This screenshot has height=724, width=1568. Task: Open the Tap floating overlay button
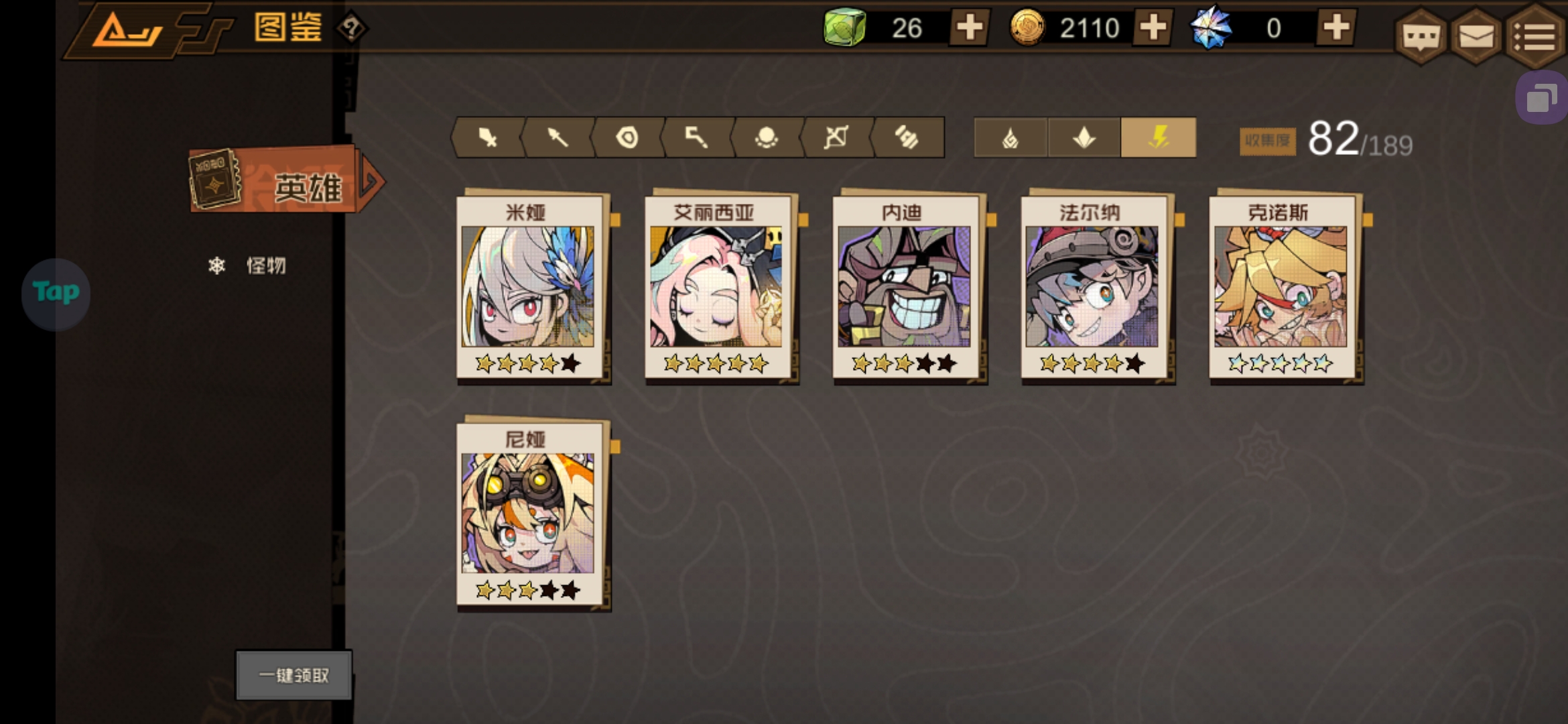coord(56,293)
